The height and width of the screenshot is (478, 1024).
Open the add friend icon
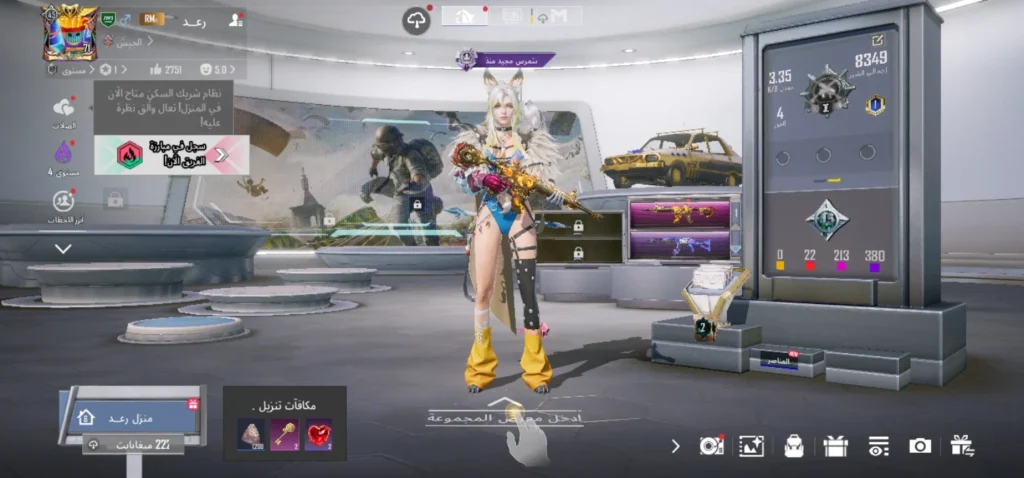235,19
